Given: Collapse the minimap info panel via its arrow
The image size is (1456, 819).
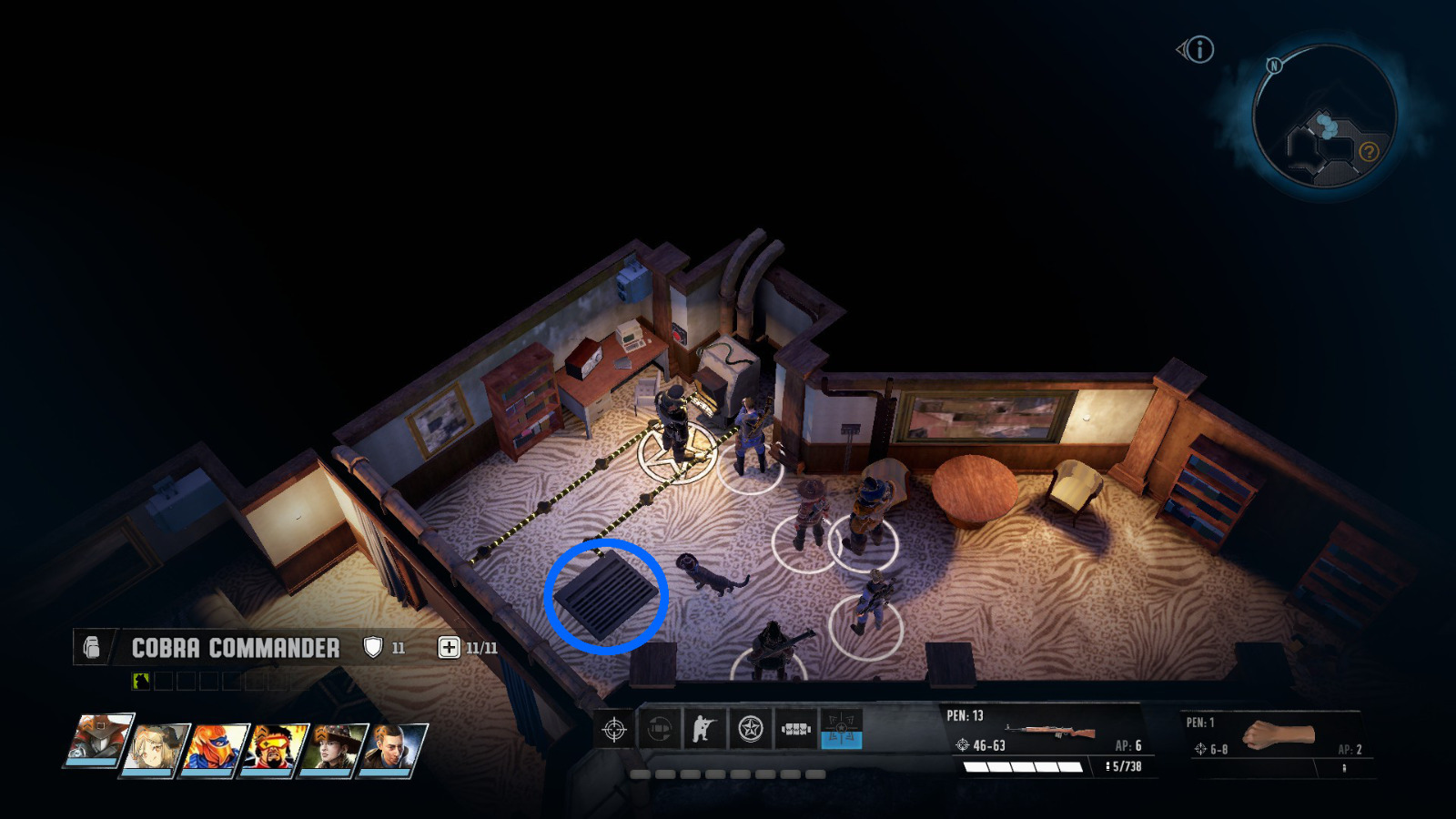Looking at the screenshot, I should coord(1180,50).
